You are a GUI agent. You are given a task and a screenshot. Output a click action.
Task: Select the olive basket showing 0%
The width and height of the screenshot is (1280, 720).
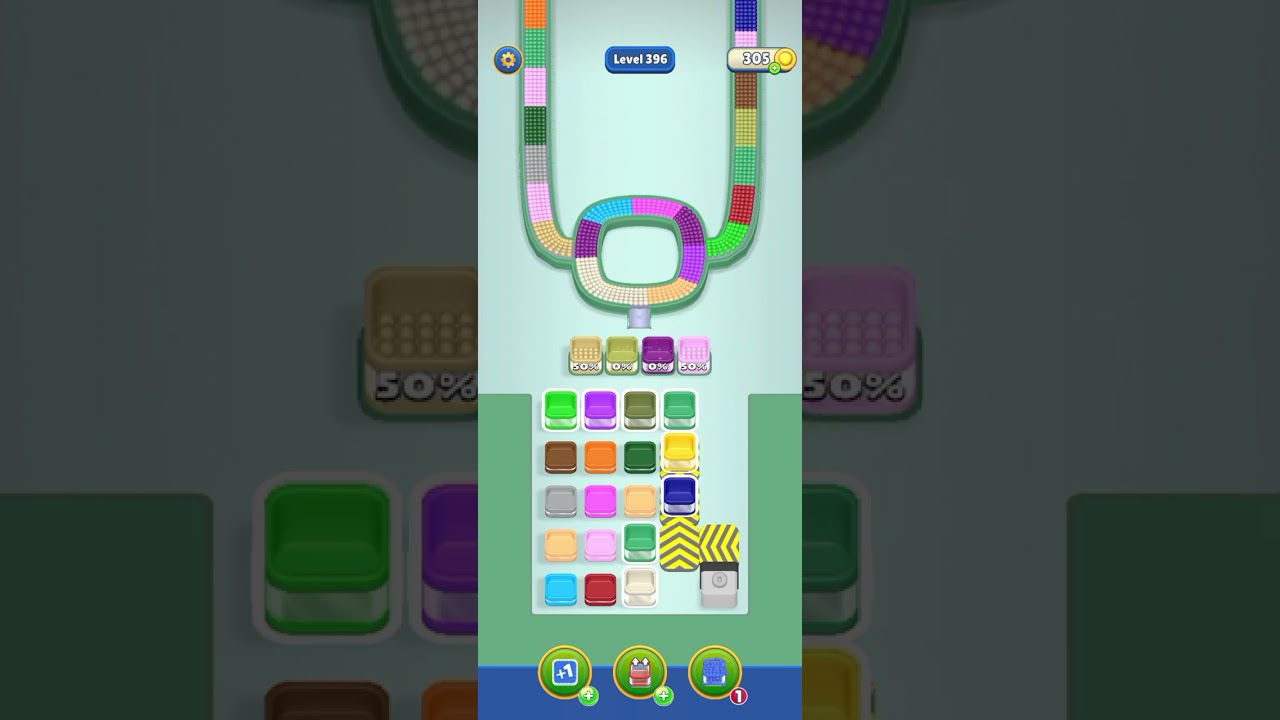pyautogui.click(x=622, y=355)
